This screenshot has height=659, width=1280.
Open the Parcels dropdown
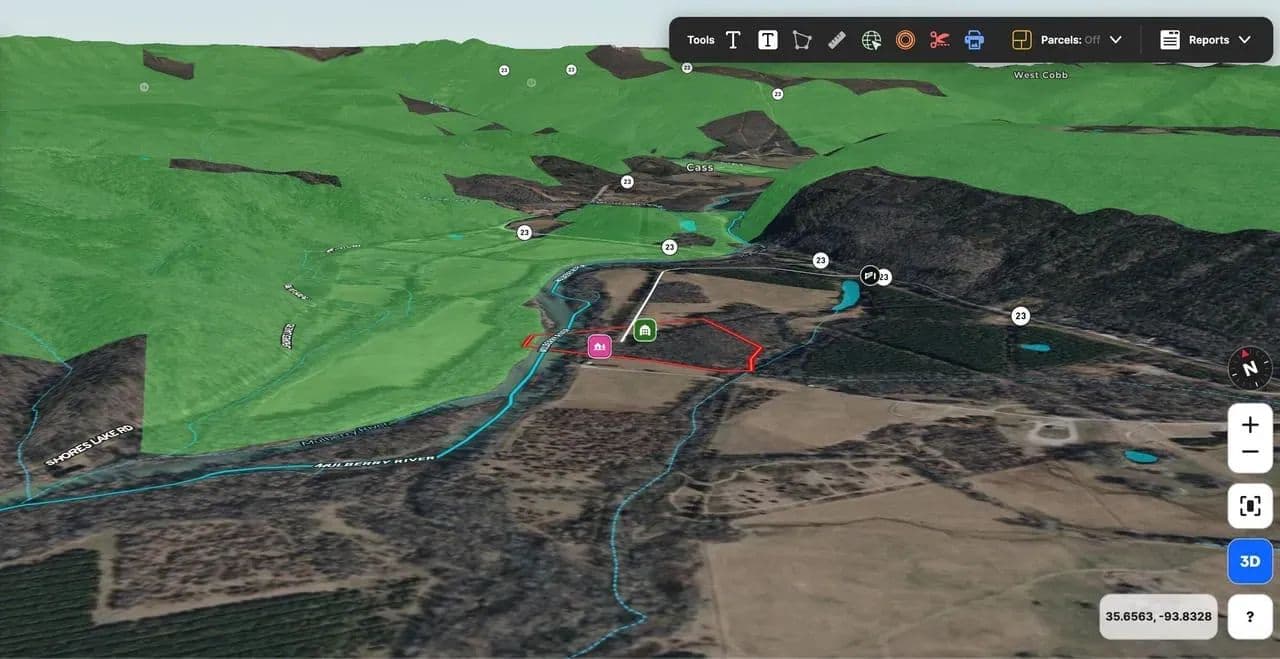tap(1067, 40)
